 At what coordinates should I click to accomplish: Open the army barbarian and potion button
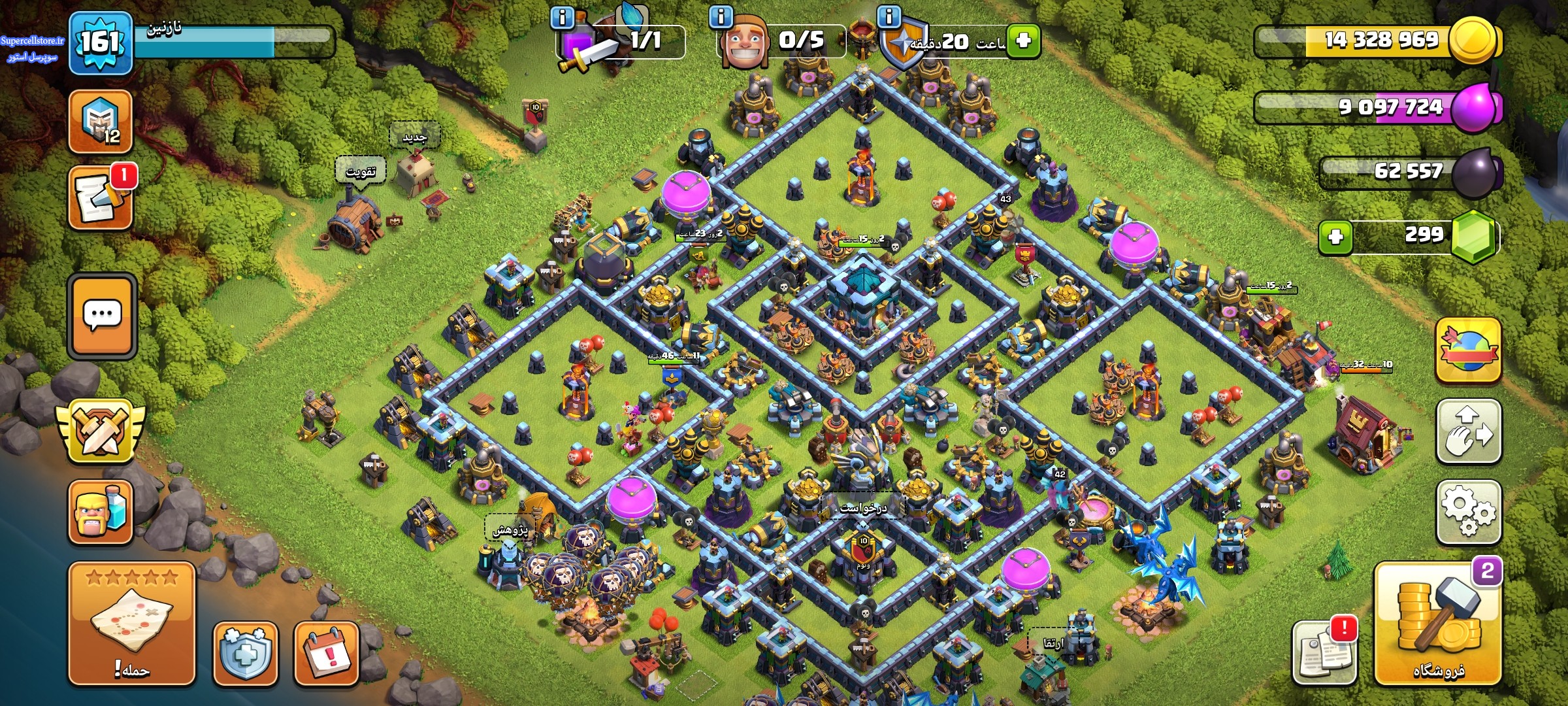click(x=101, y=513)
